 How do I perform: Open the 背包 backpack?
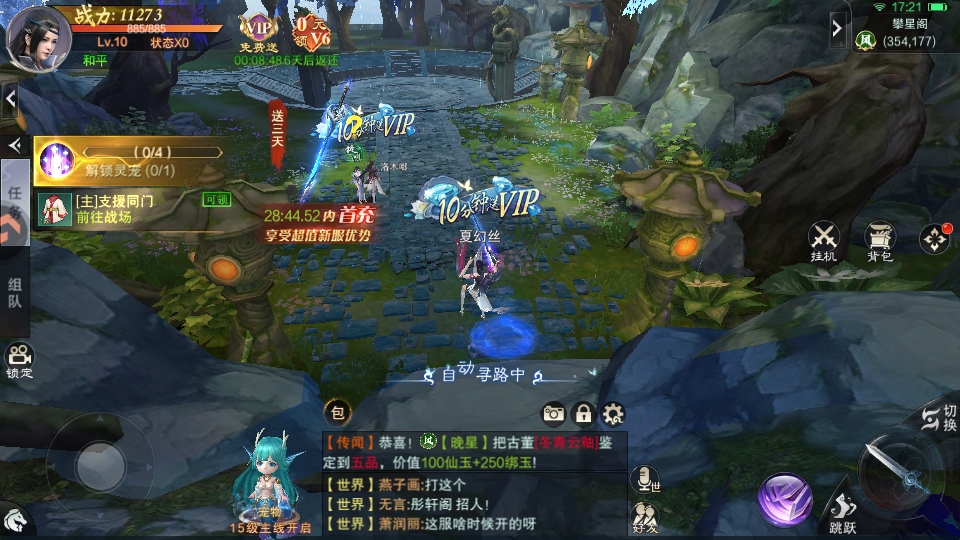[879, 242]
